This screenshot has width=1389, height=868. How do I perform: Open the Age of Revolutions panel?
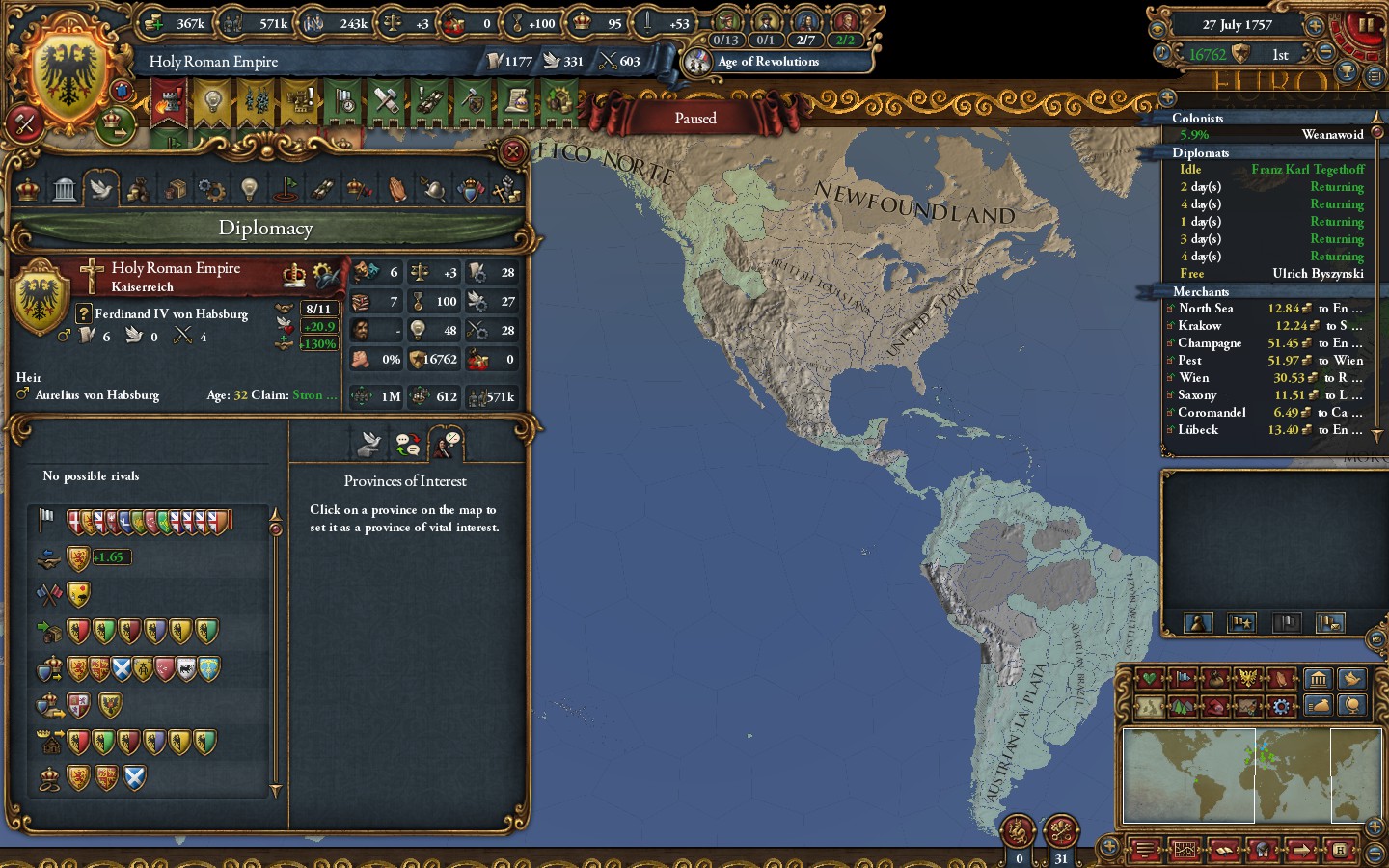pyautogui.click(x=768, y=62)
